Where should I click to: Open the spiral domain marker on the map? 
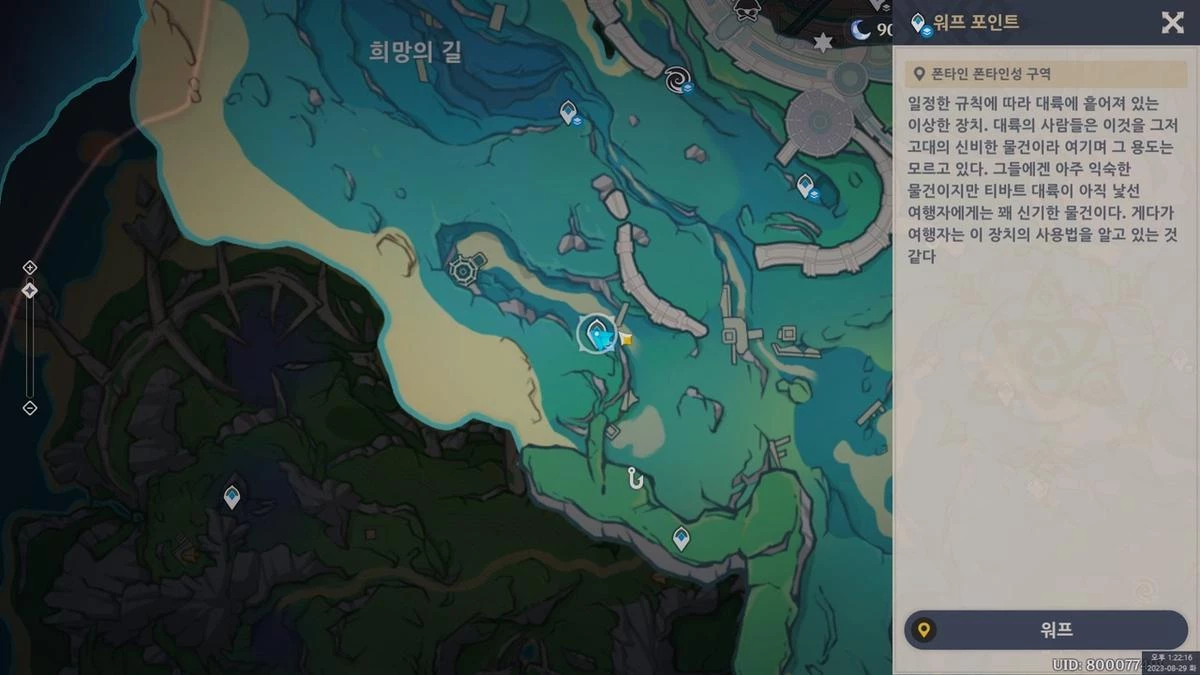(679, 78)
